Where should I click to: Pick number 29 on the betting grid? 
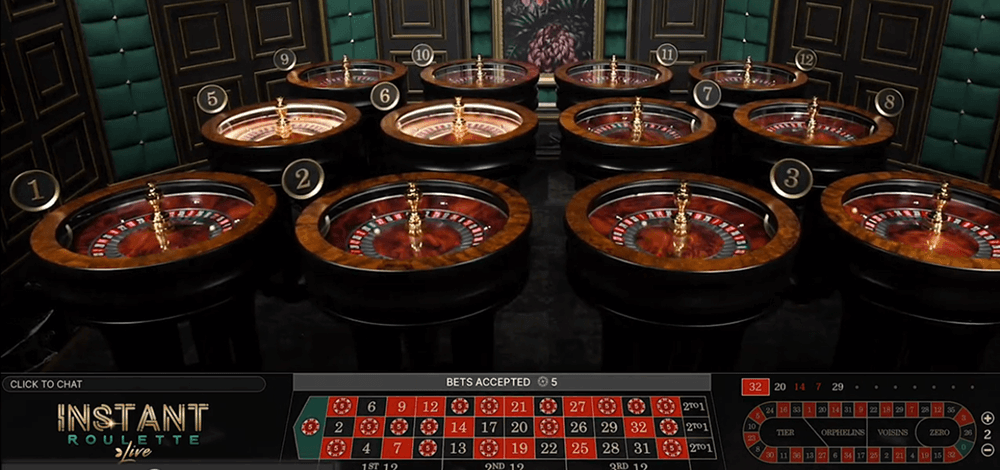click(x=608, y=427)
